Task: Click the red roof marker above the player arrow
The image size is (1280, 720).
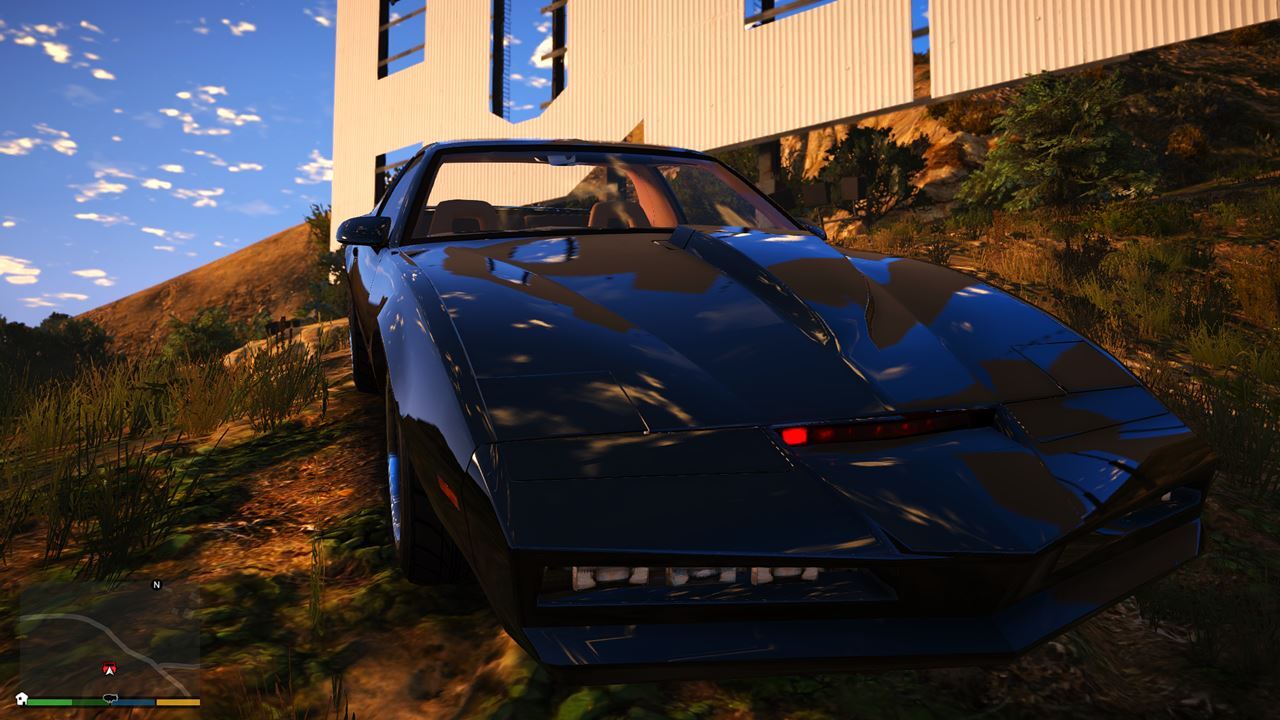Action: (108, 664)
